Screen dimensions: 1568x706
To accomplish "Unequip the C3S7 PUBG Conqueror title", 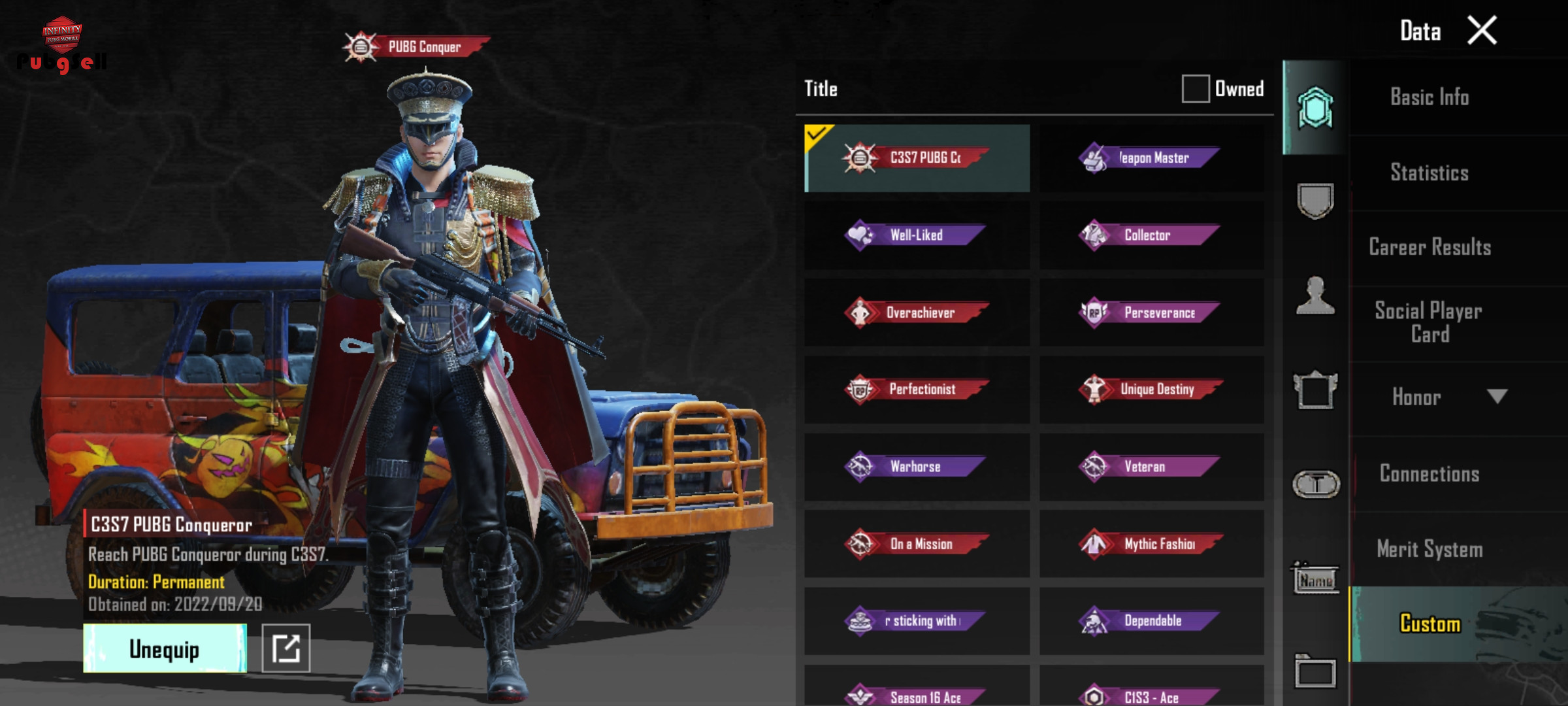I will pyautogui.click(x=165, y=648).
